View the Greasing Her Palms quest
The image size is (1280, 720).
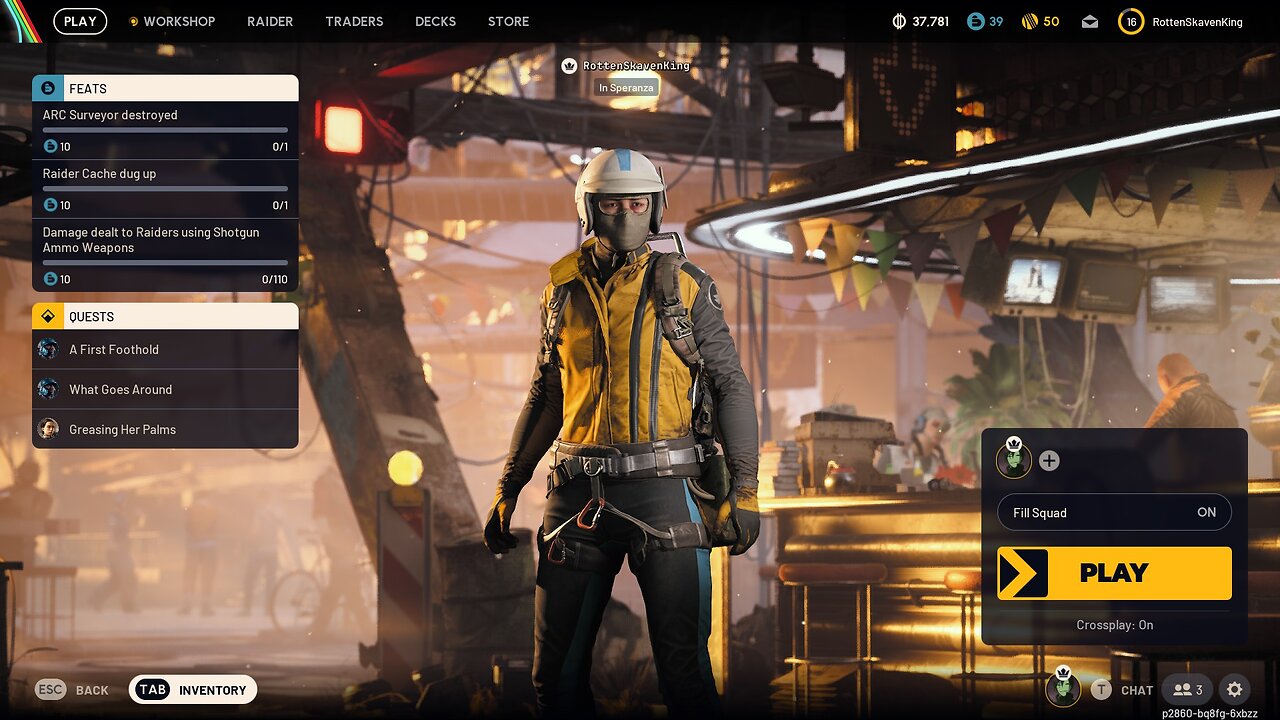point(165,429)
